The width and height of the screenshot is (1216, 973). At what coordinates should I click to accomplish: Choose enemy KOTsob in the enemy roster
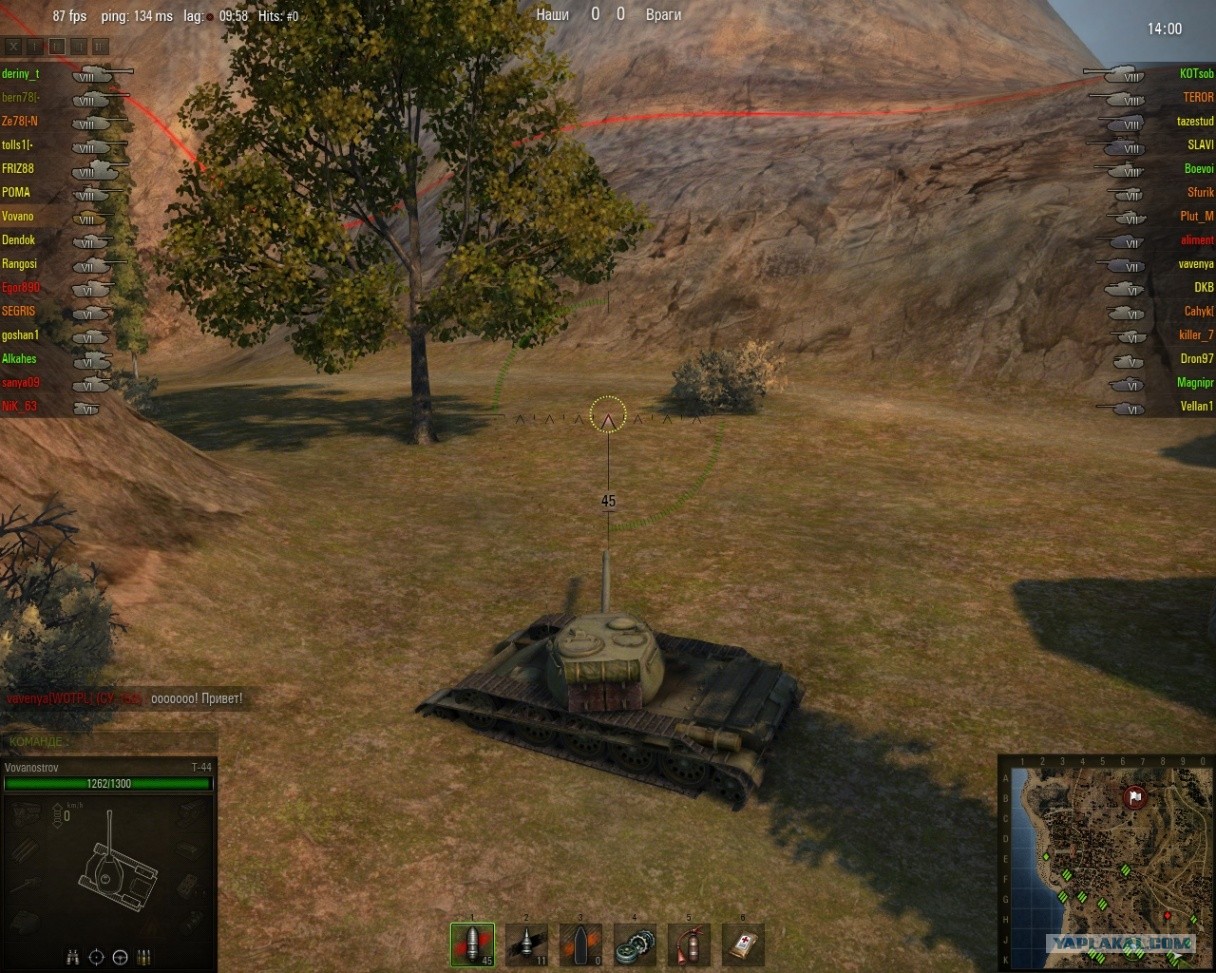pyautogui.click(x=1196, y=74)
